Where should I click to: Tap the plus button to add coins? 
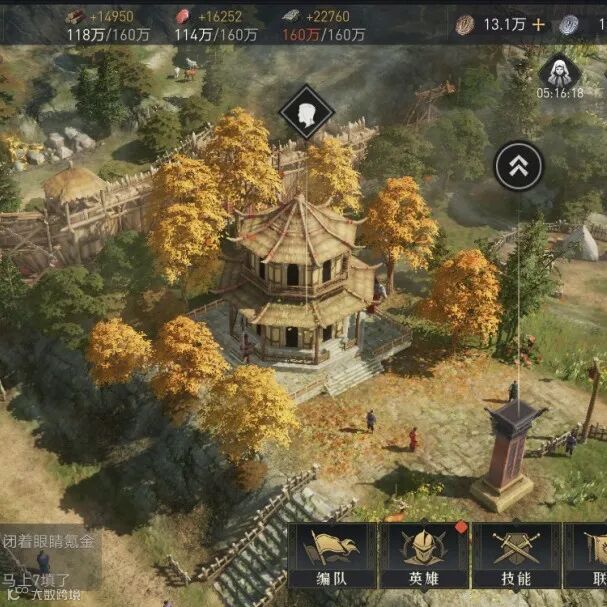538,25
